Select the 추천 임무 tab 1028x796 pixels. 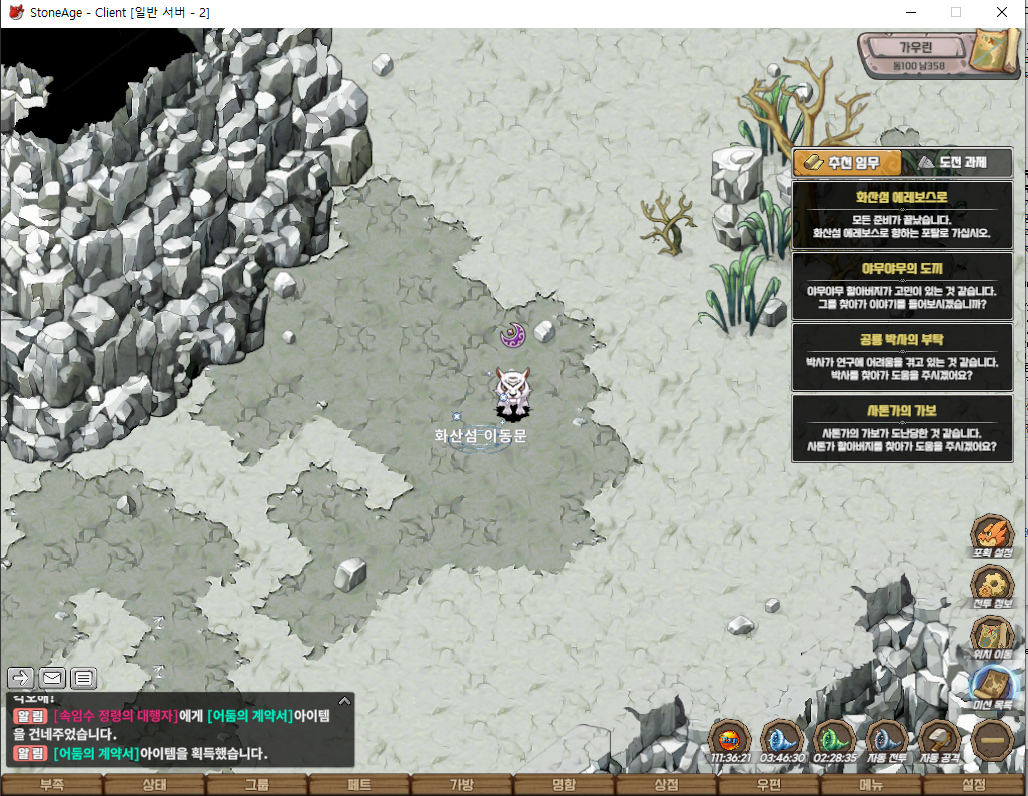847,162
